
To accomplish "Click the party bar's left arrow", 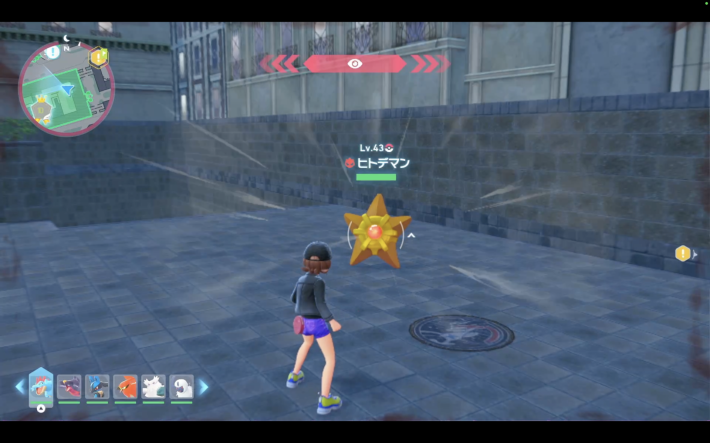I will [19, 386].
